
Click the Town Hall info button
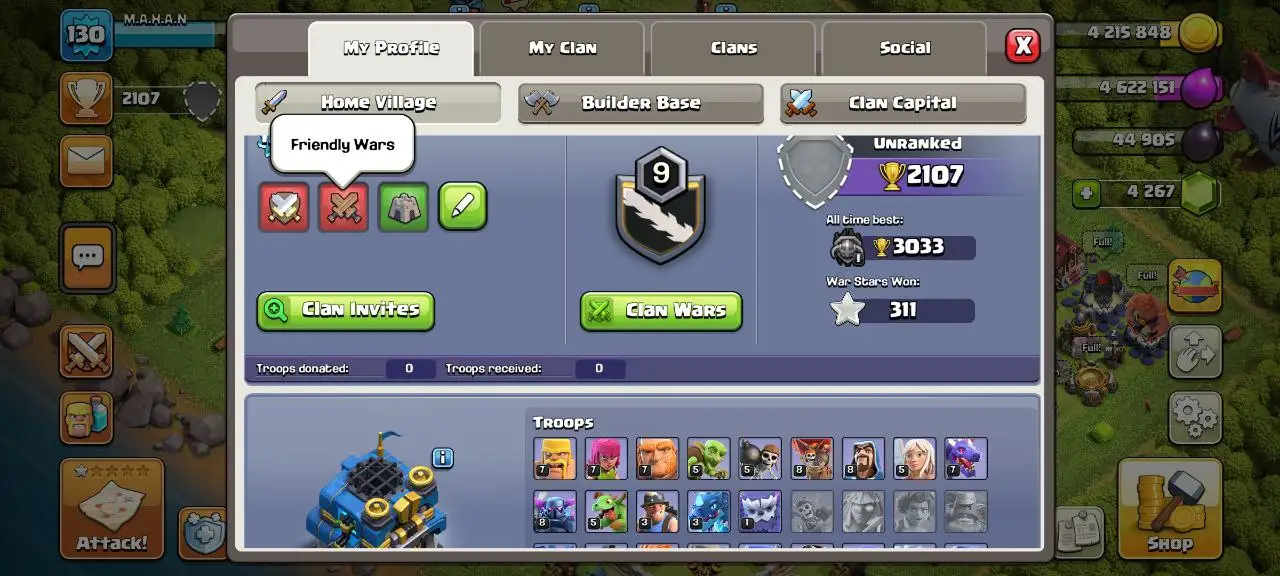pos(443,458)
